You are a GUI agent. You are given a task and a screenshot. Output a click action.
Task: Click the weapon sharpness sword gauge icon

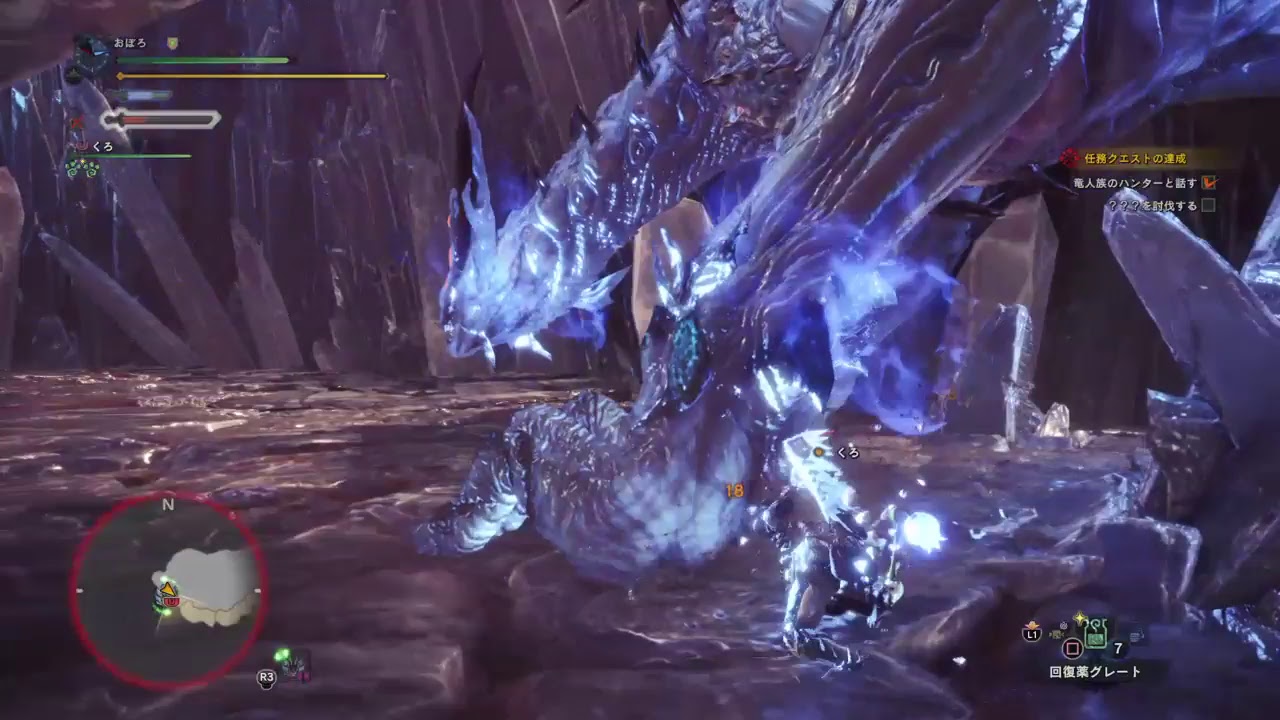(x=114, y=120)
